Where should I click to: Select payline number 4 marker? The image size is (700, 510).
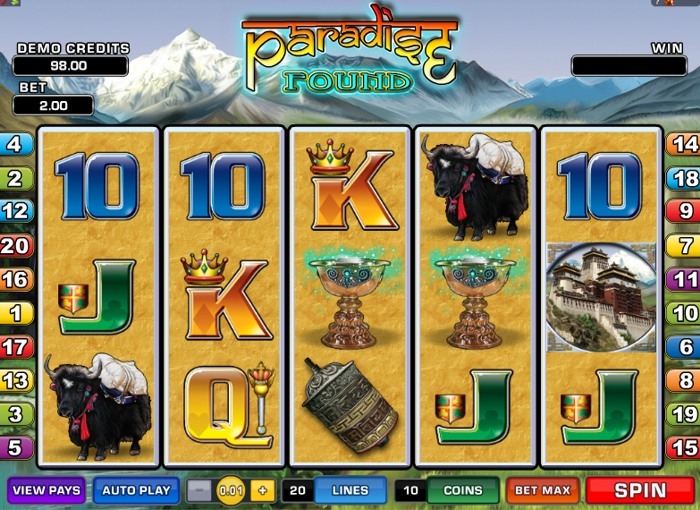click(x=15, y=144)
